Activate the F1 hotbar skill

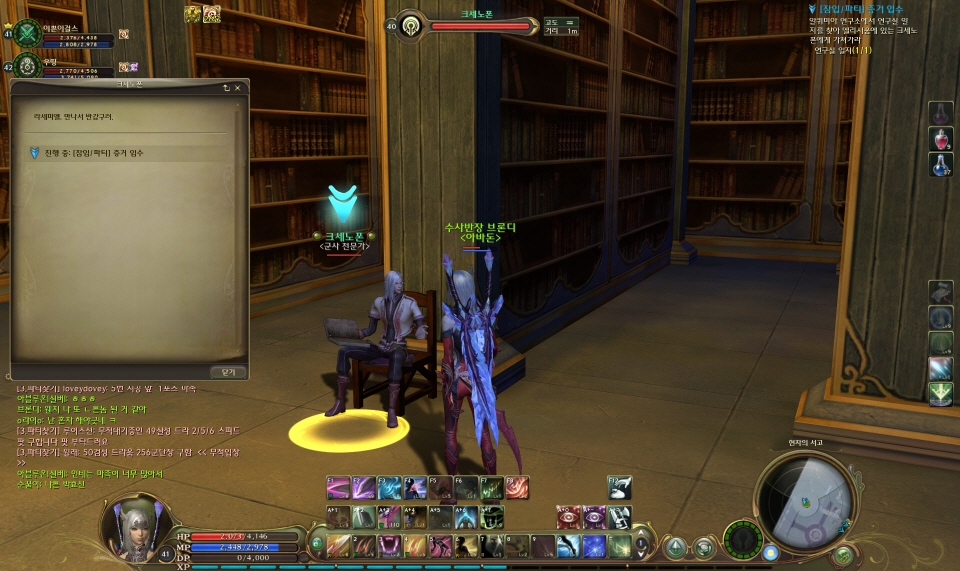338,487
